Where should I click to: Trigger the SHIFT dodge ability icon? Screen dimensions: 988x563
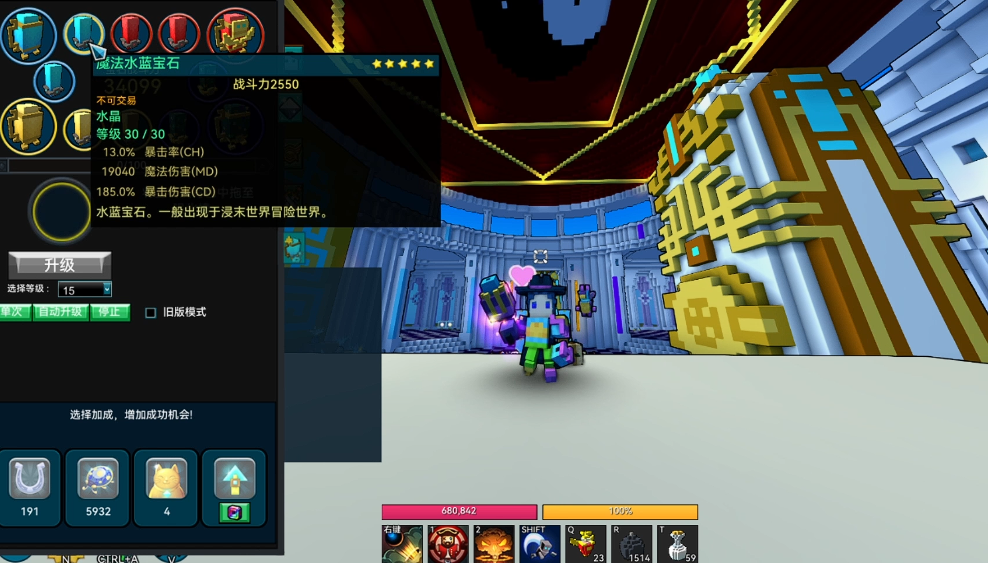click(540, 544)
